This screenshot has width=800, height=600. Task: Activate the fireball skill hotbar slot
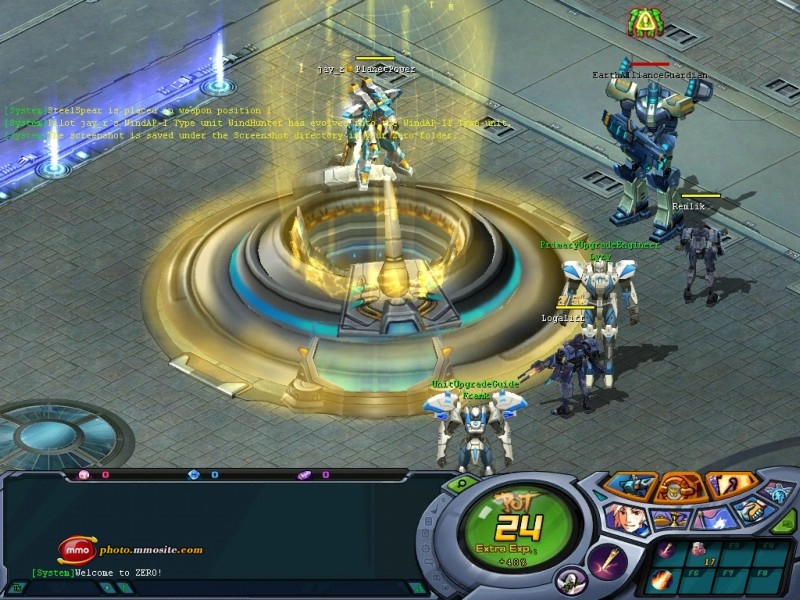660,578
